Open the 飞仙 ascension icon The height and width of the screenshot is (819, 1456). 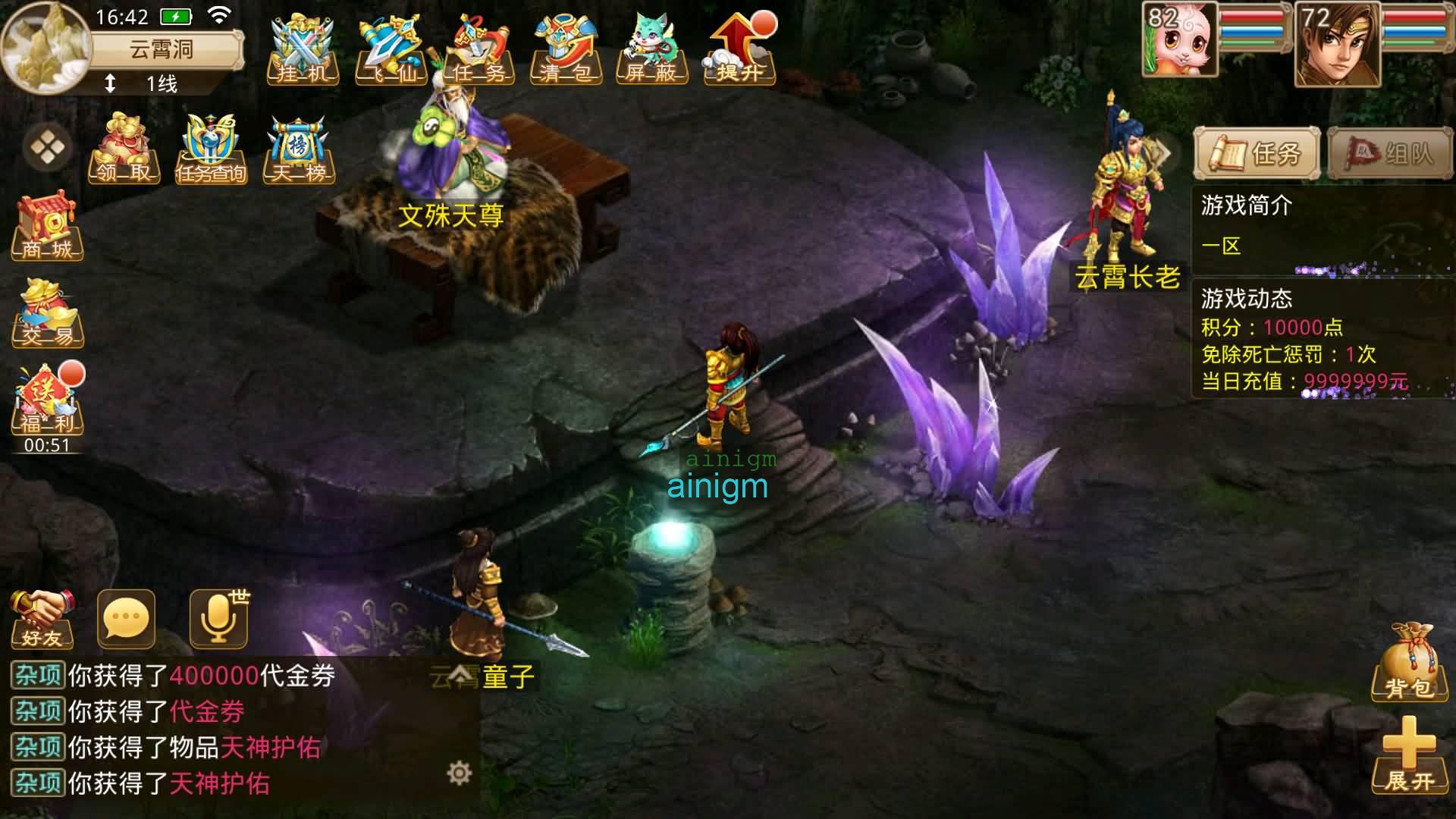click(391, 51)
